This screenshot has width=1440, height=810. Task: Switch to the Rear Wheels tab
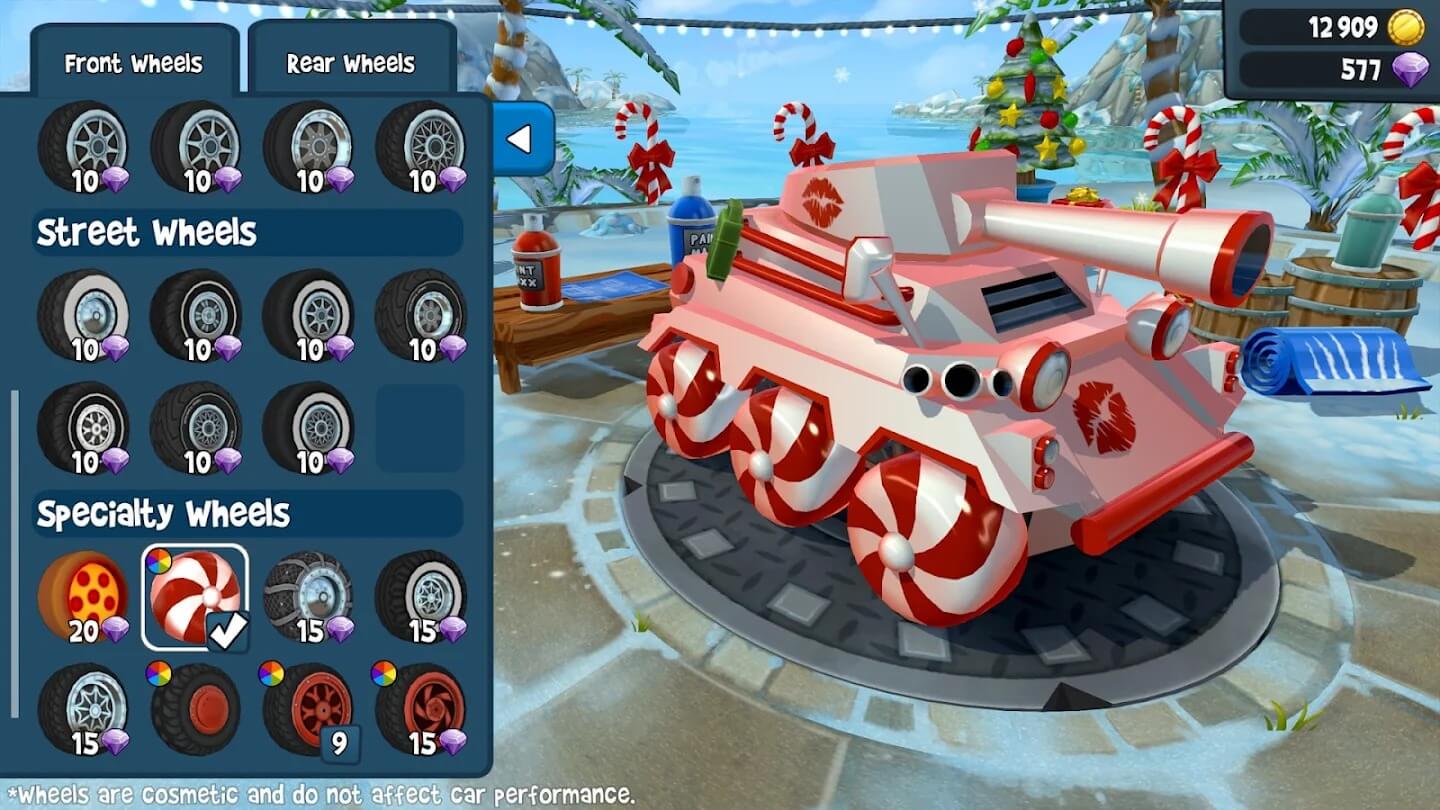(350, 63)
